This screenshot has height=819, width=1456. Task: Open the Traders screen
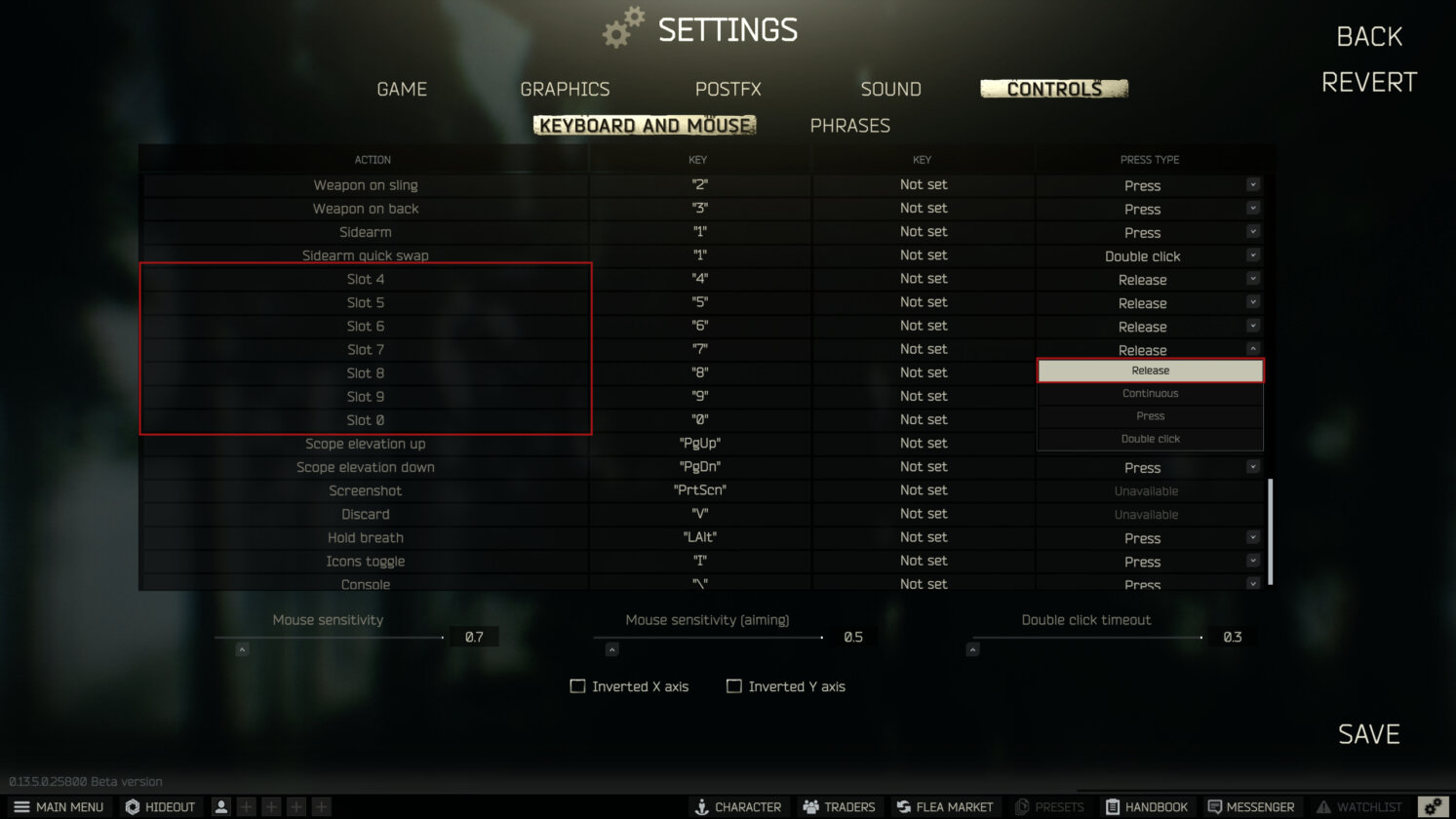click(x=839, y=806)
